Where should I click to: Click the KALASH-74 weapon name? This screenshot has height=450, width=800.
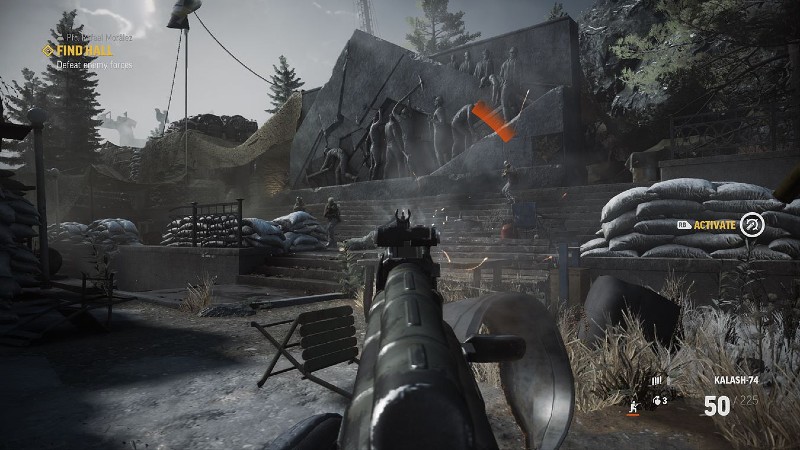(735, 381)
